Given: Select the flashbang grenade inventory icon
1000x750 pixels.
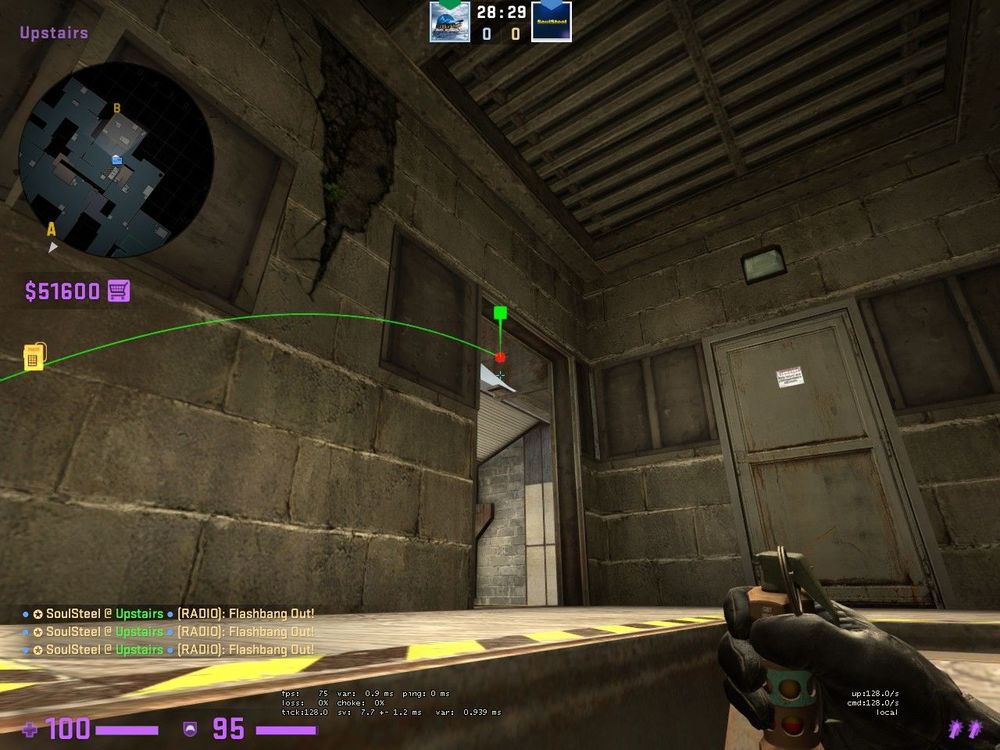Looking at the screenshot, I should pyautogui.click(x=966, y=727).
